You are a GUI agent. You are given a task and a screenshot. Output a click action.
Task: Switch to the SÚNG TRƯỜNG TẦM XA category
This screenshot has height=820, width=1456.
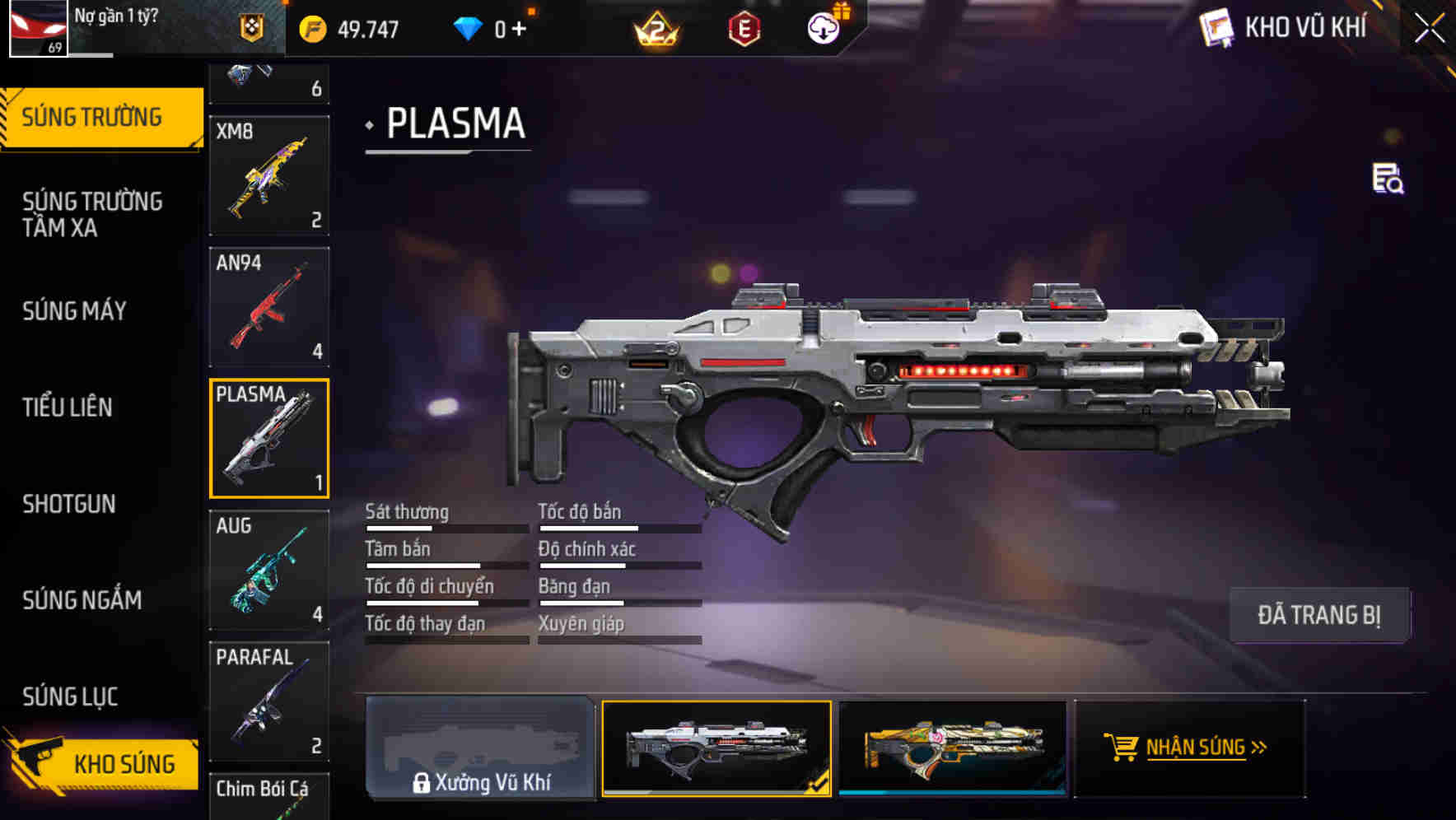[x=92, y=214]
